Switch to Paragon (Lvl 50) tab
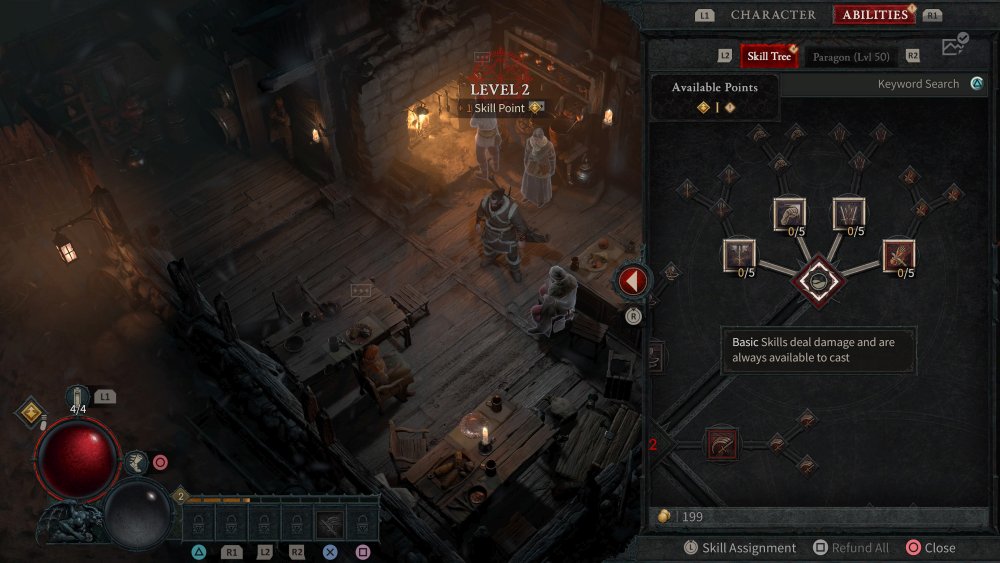1000x563 pixels. click(x=849, y=56)
